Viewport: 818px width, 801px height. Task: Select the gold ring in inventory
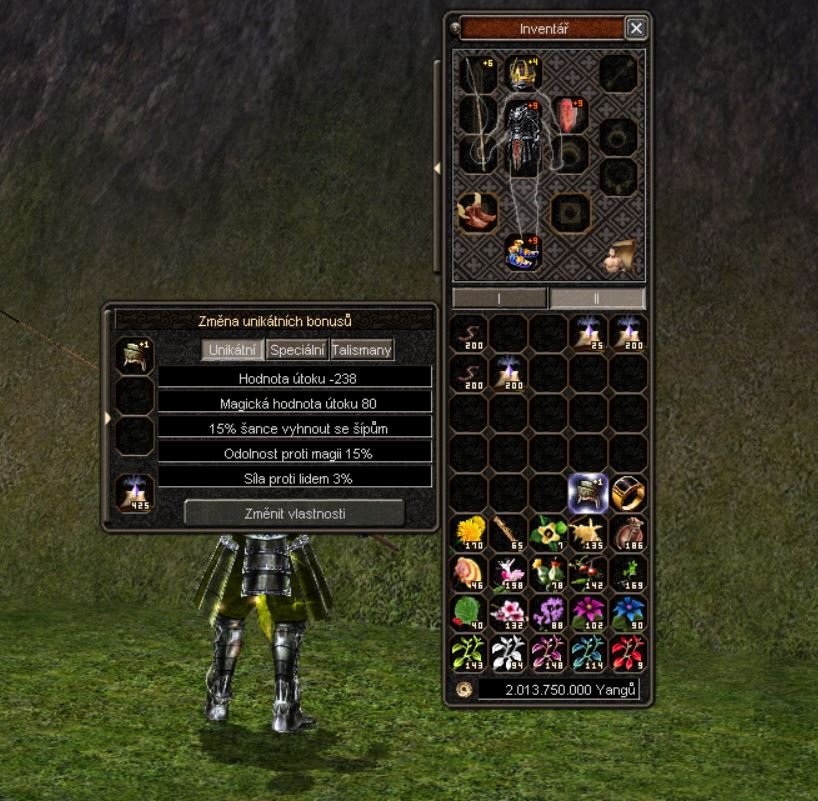pyautogui.click(x=628, y=492)
